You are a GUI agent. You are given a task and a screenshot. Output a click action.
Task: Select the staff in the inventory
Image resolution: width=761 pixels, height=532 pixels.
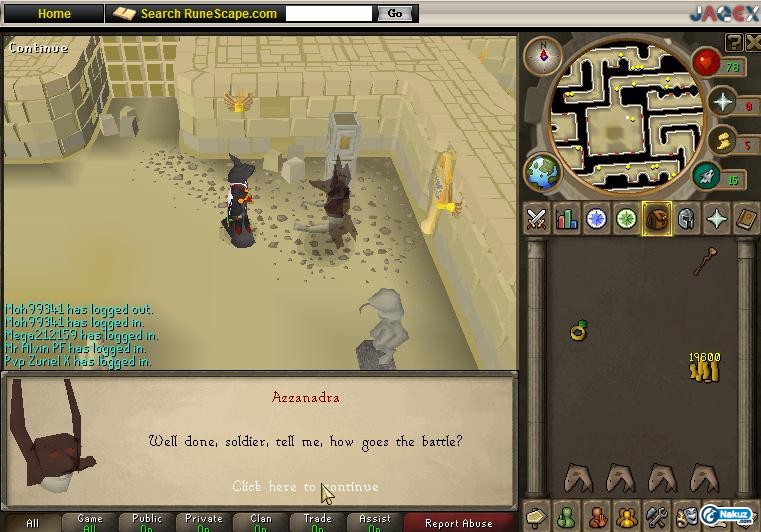[x=705, y=262]
